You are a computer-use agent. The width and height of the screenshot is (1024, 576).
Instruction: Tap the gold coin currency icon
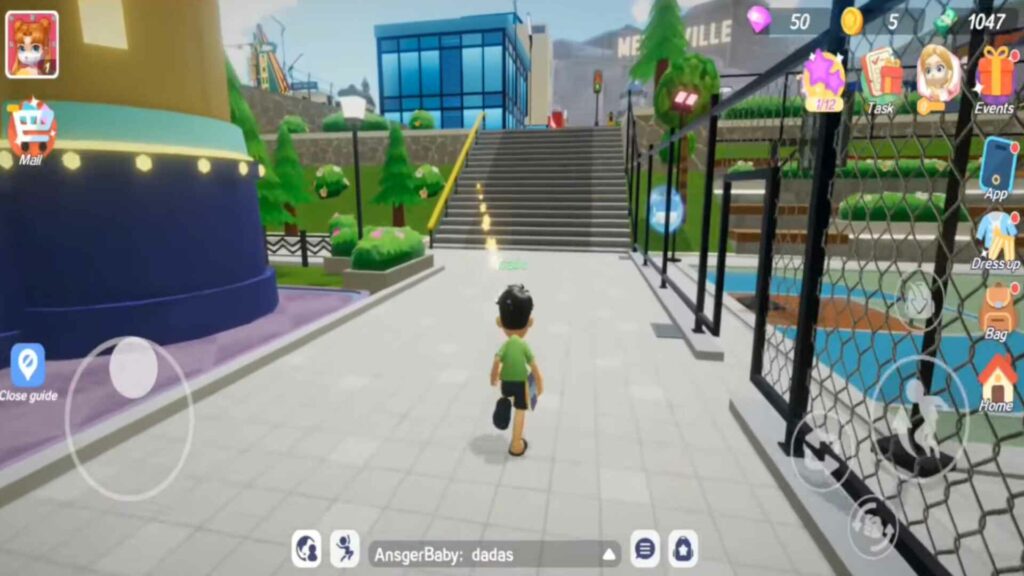pyautogui.click(x=852, y=20)
